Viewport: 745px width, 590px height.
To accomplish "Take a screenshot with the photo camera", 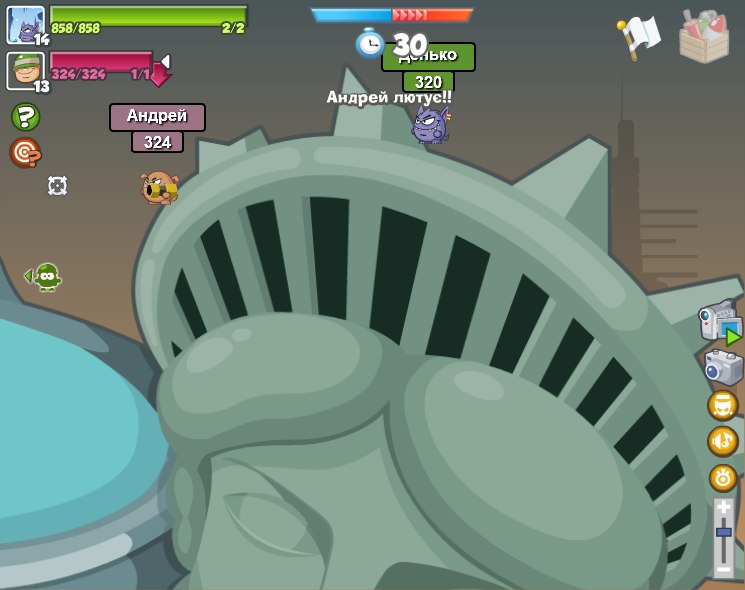I will pyautogui.click(x=722, y=367).
